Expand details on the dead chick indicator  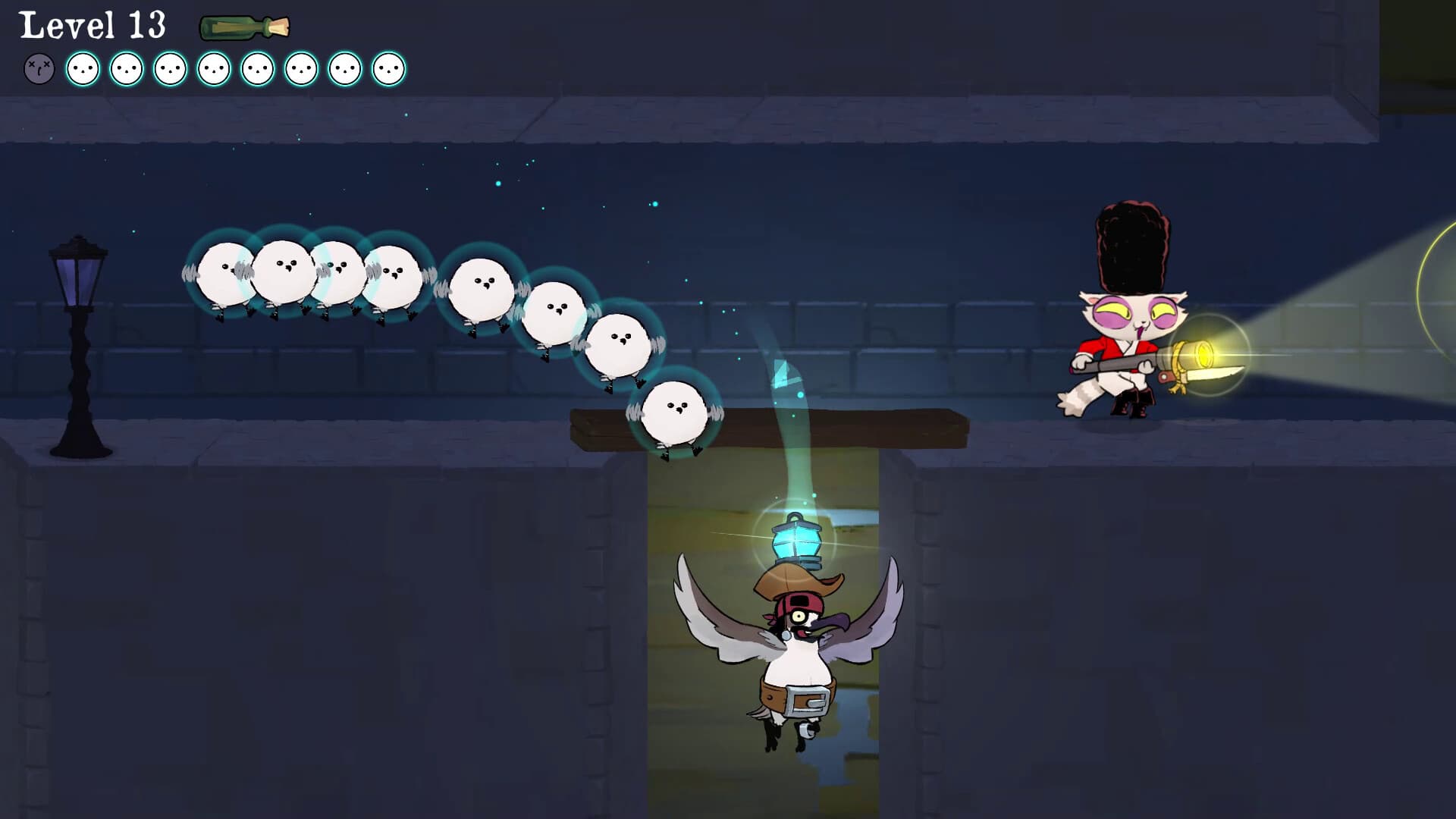pyautogui.click(x=39, y=71)
